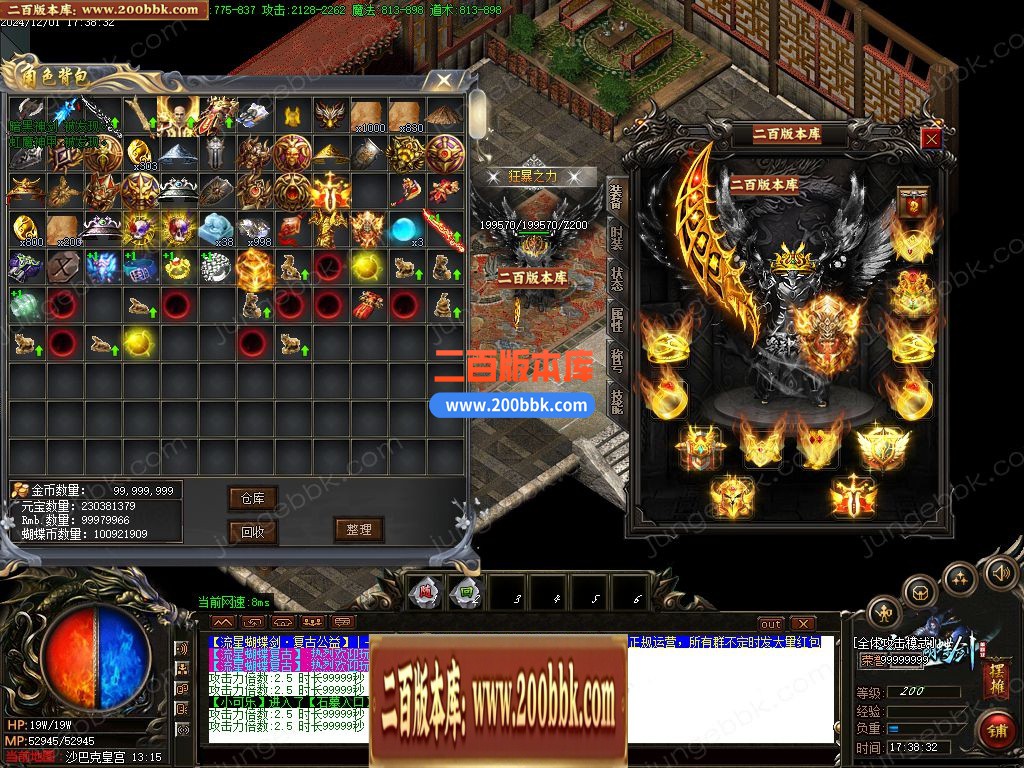Click the chat window 'out' button

click(770, 624)
